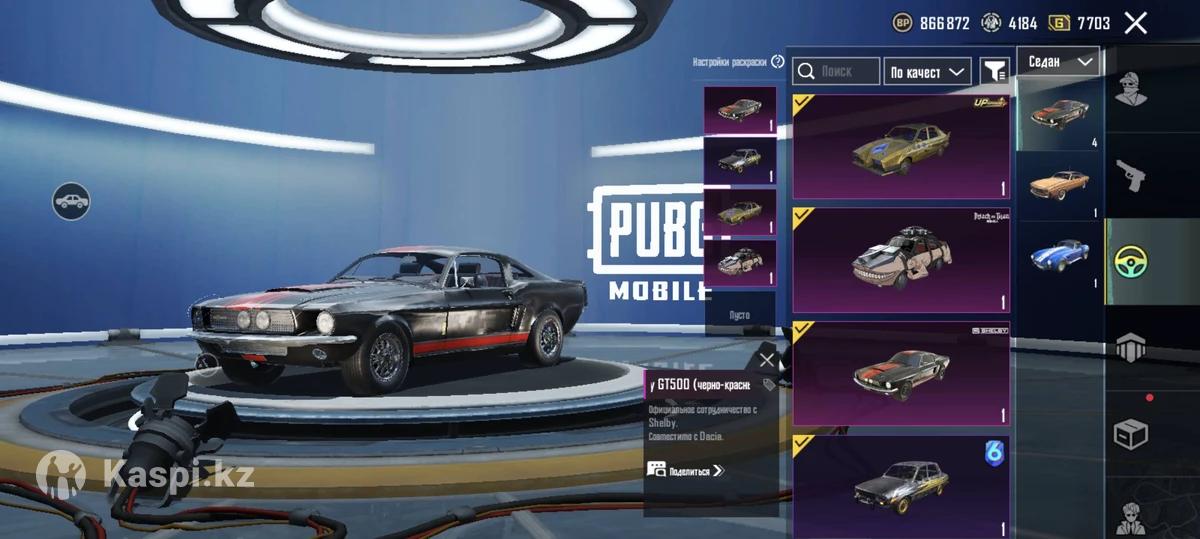
Task: Close the GT500 skin info popup
Action: [x=767, y=360]
